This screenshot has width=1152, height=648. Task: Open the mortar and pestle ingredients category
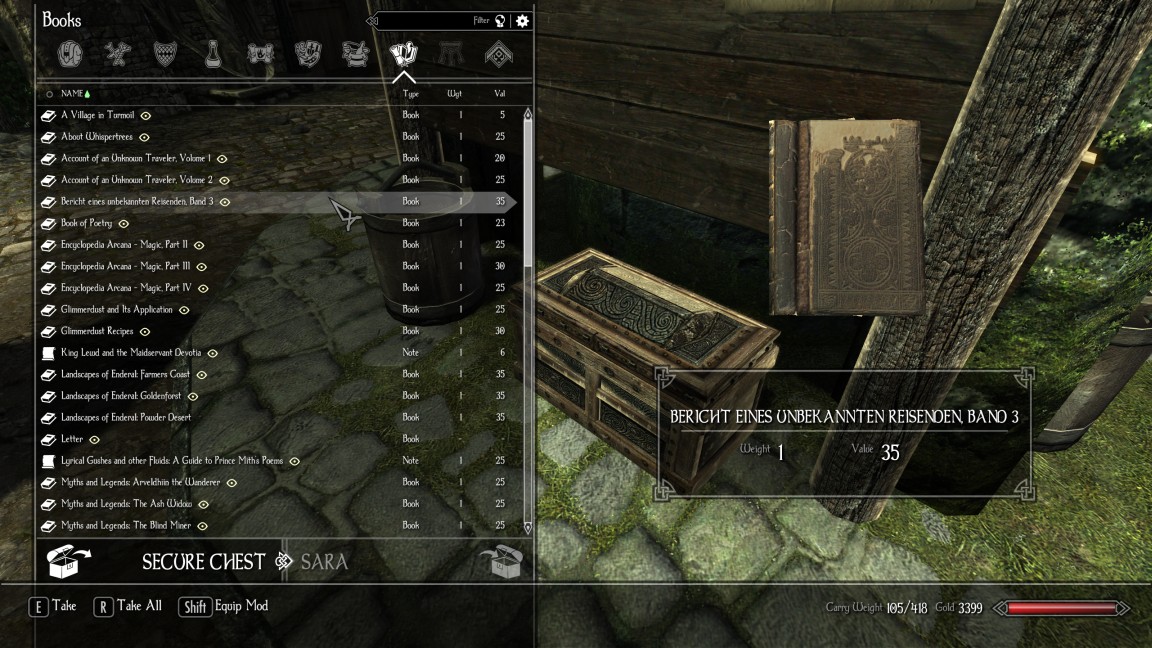[x=355, y=54]
